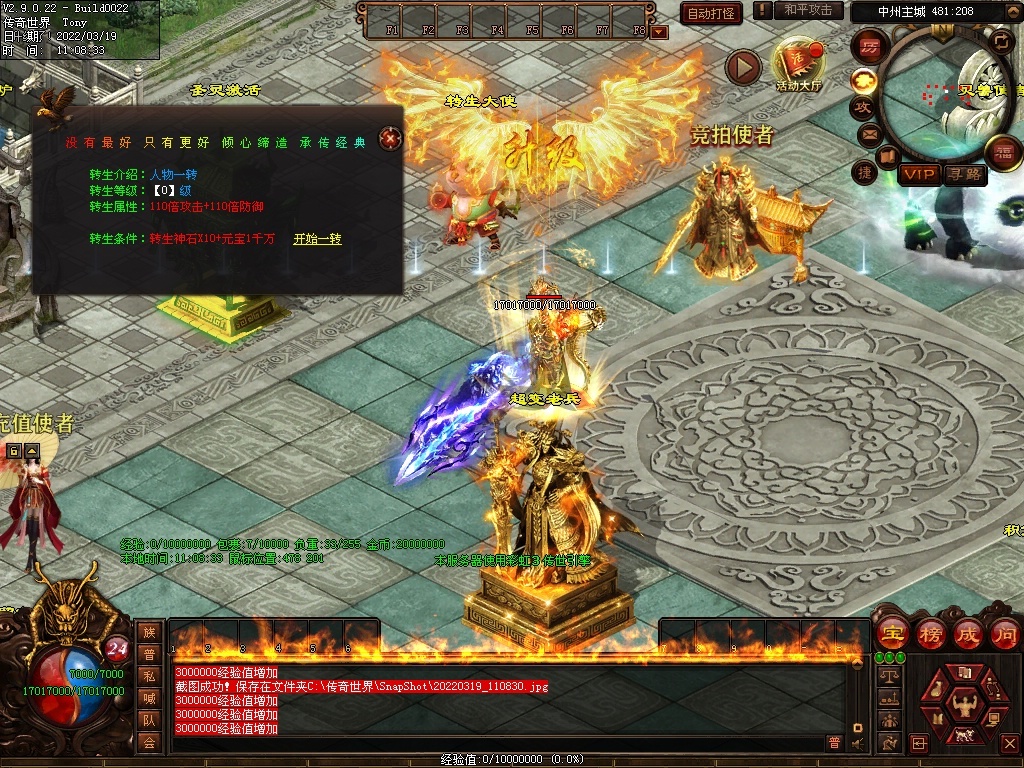Expand the hotkey bar dropdown arrow

point(659,32)
